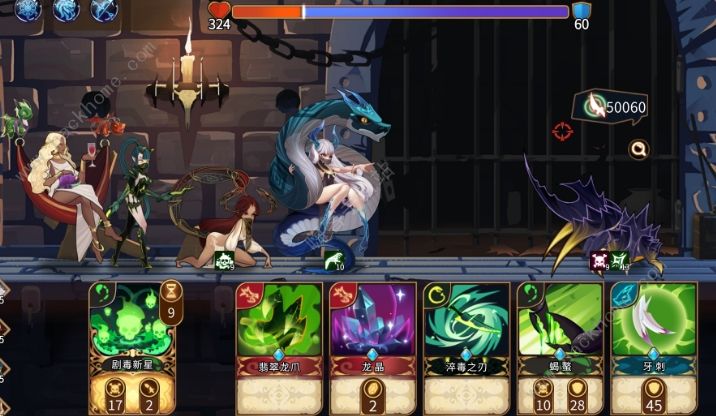The height and width of the screenshot is (416, 716).
Task: Activate the blue wolf head skill icon
Action: pyautogui.click(x=67, y=10)
